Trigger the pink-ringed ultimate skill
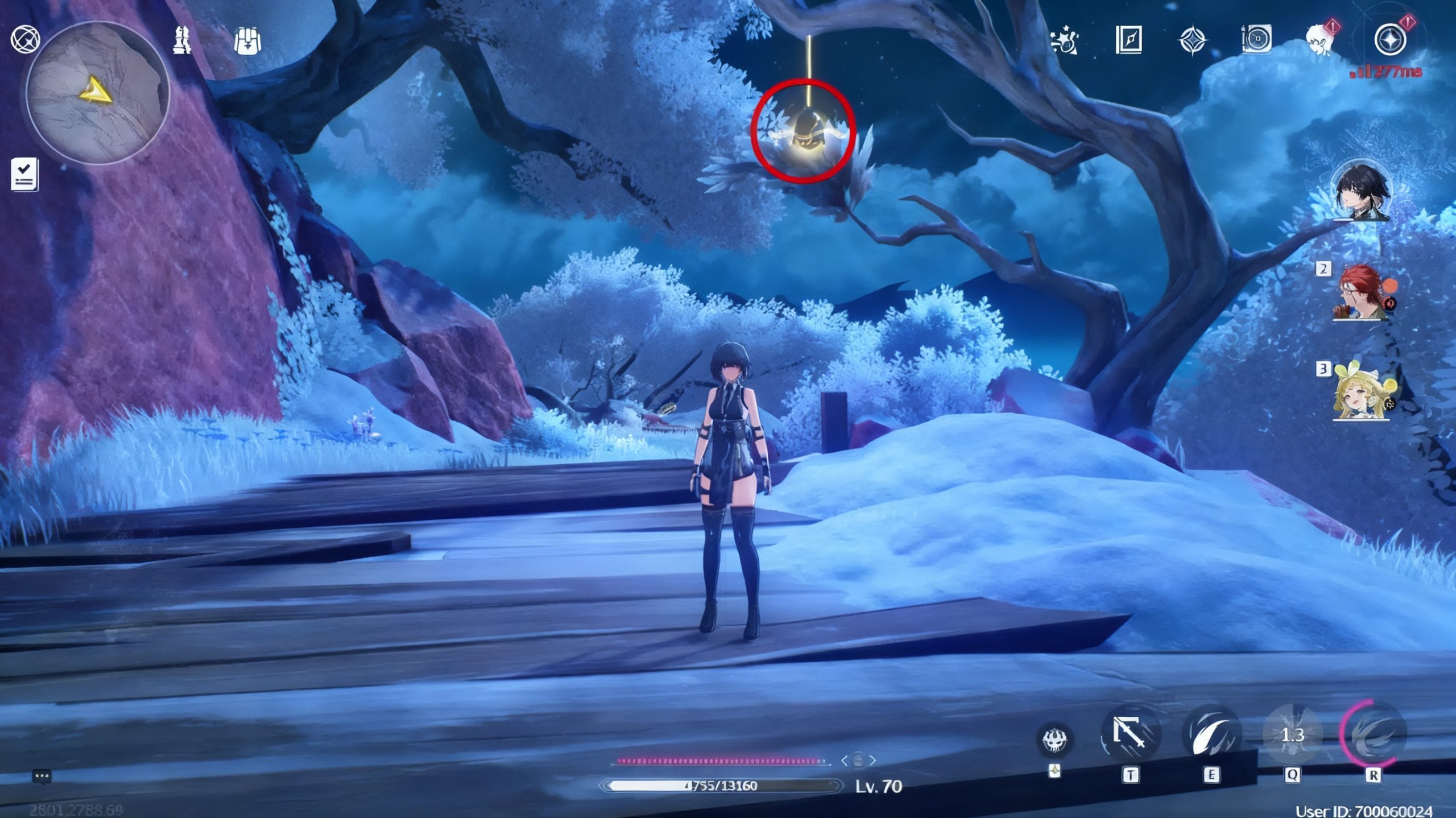Screen dimensions: 1456x818 pyautogui.click(x=1373, y=734)
